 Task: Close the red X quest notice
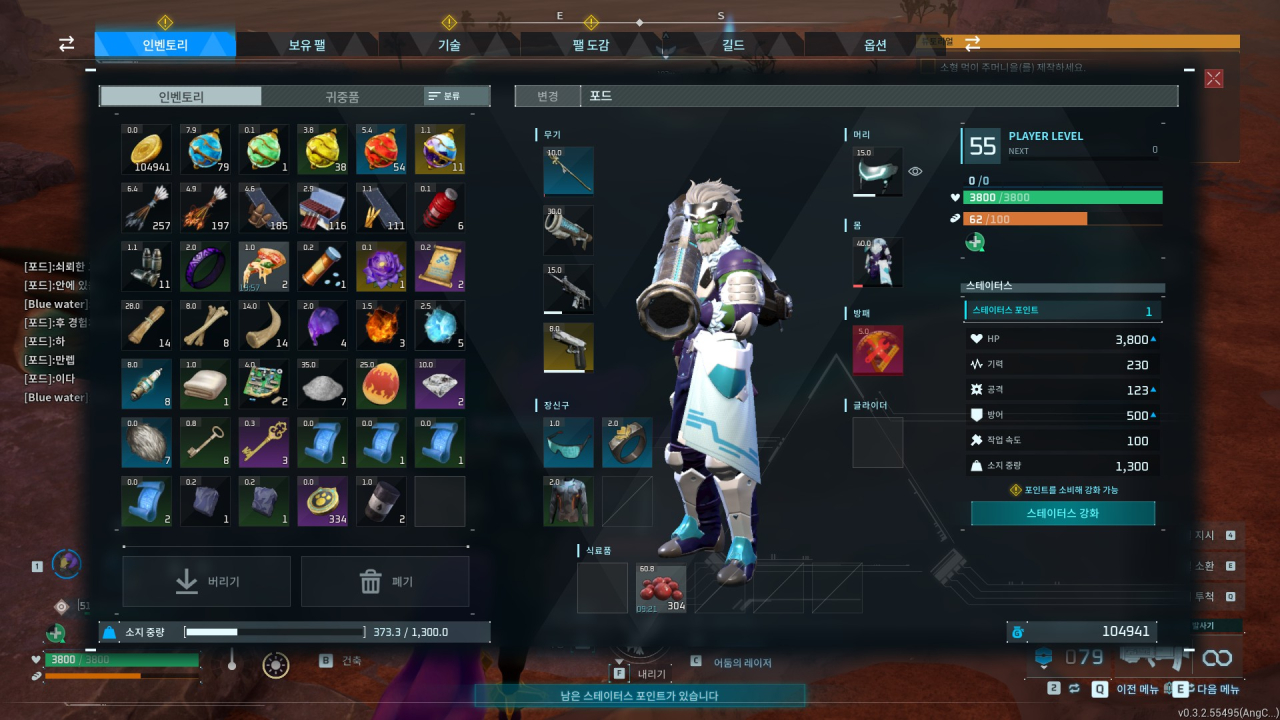click(x=1214, y=78)
